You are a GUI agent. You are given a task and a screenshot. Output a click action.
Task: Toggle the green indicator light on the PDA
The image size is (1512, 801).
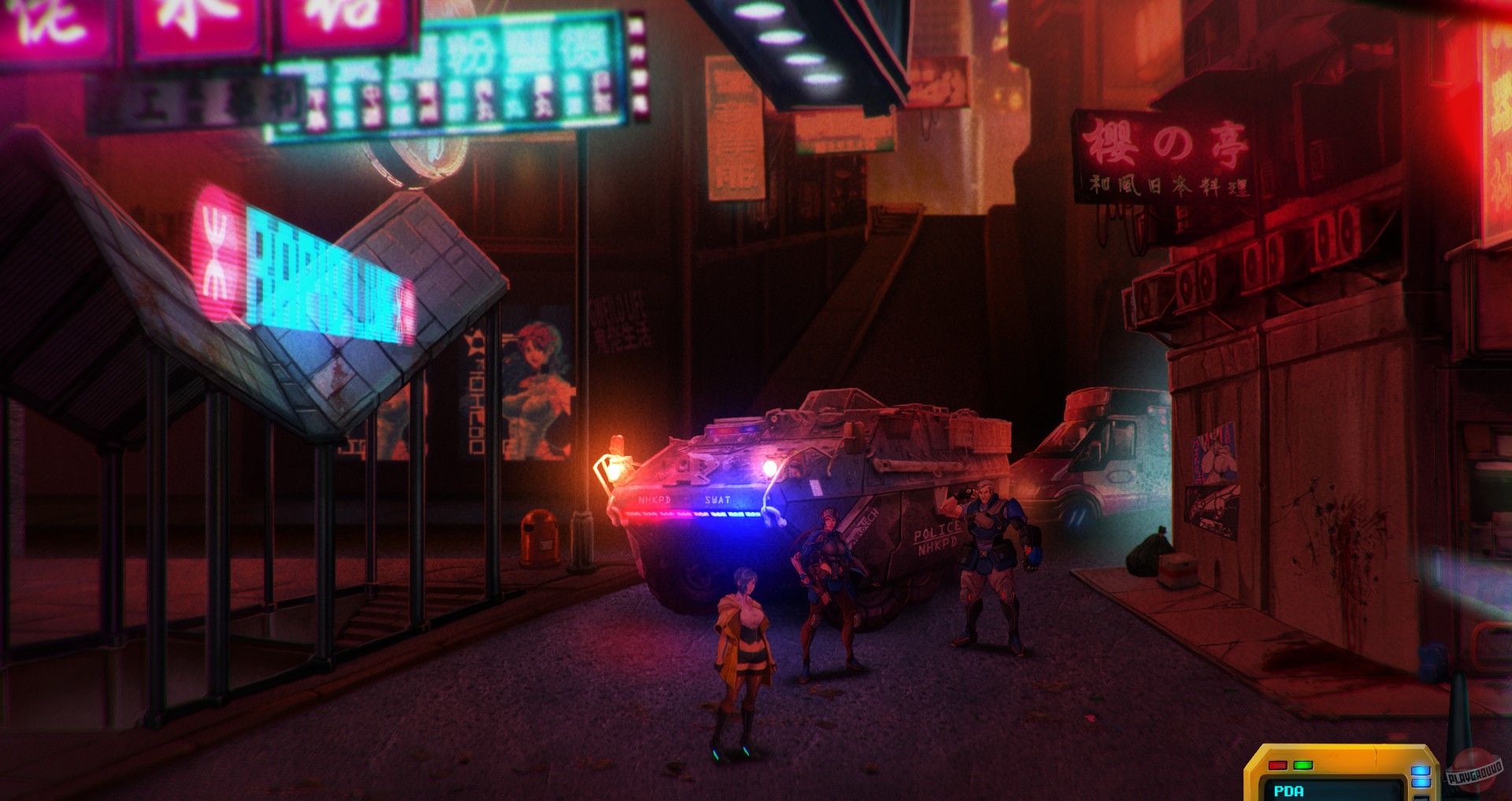(x=1303, y=766)
